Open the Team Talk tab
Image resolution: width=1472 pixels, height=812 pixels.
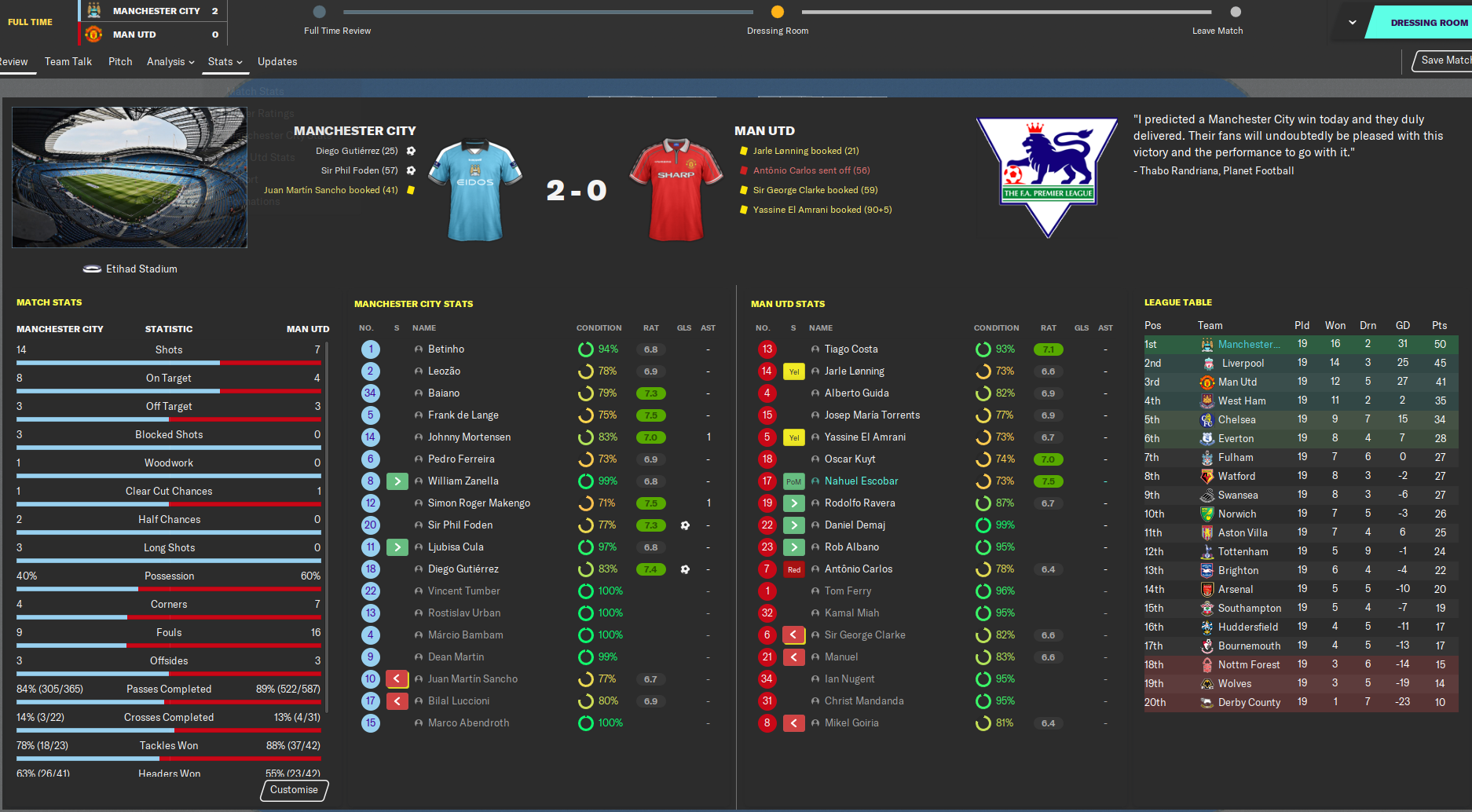pos(68,62)
